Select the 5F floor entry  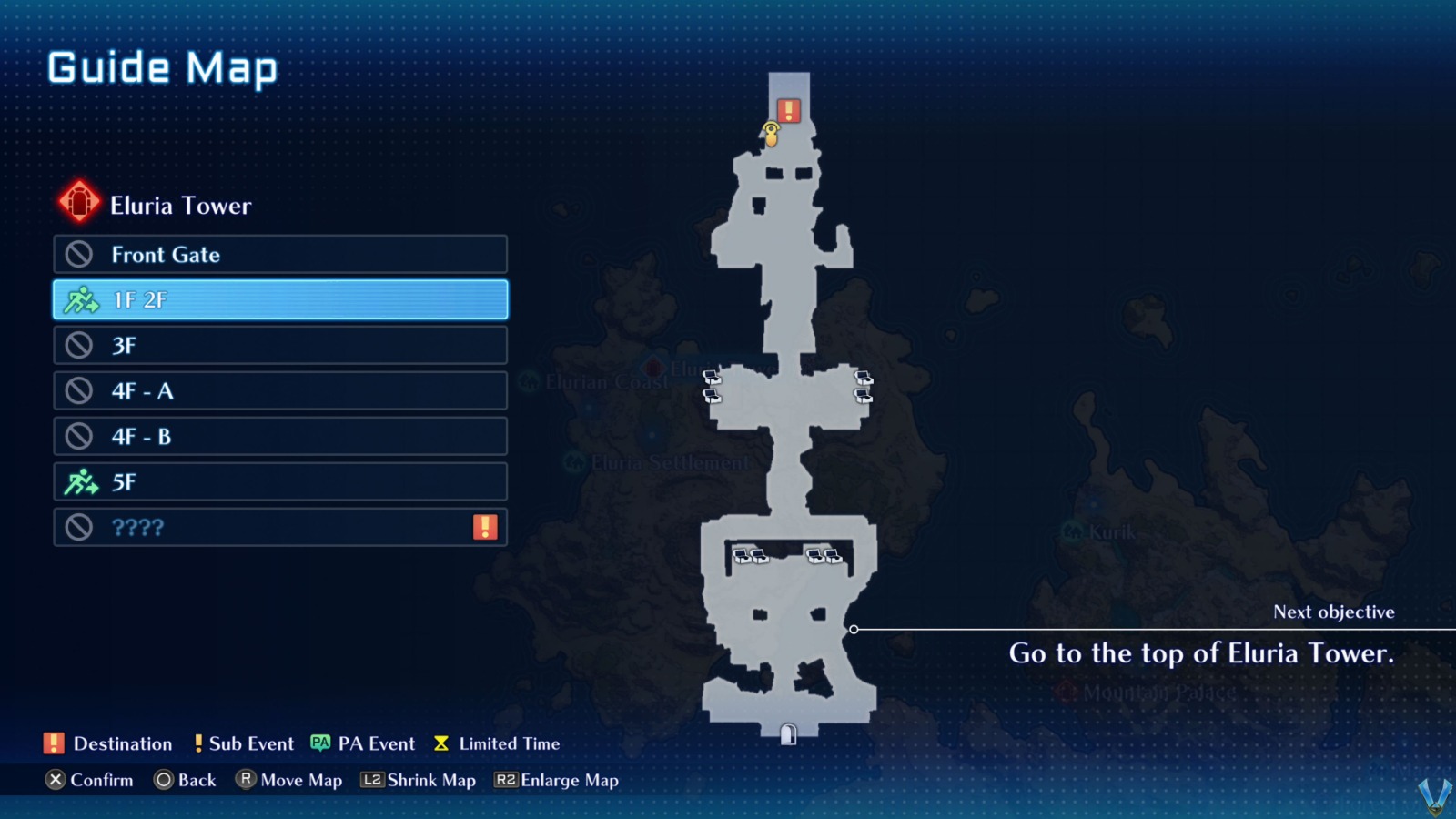(279, 481)
